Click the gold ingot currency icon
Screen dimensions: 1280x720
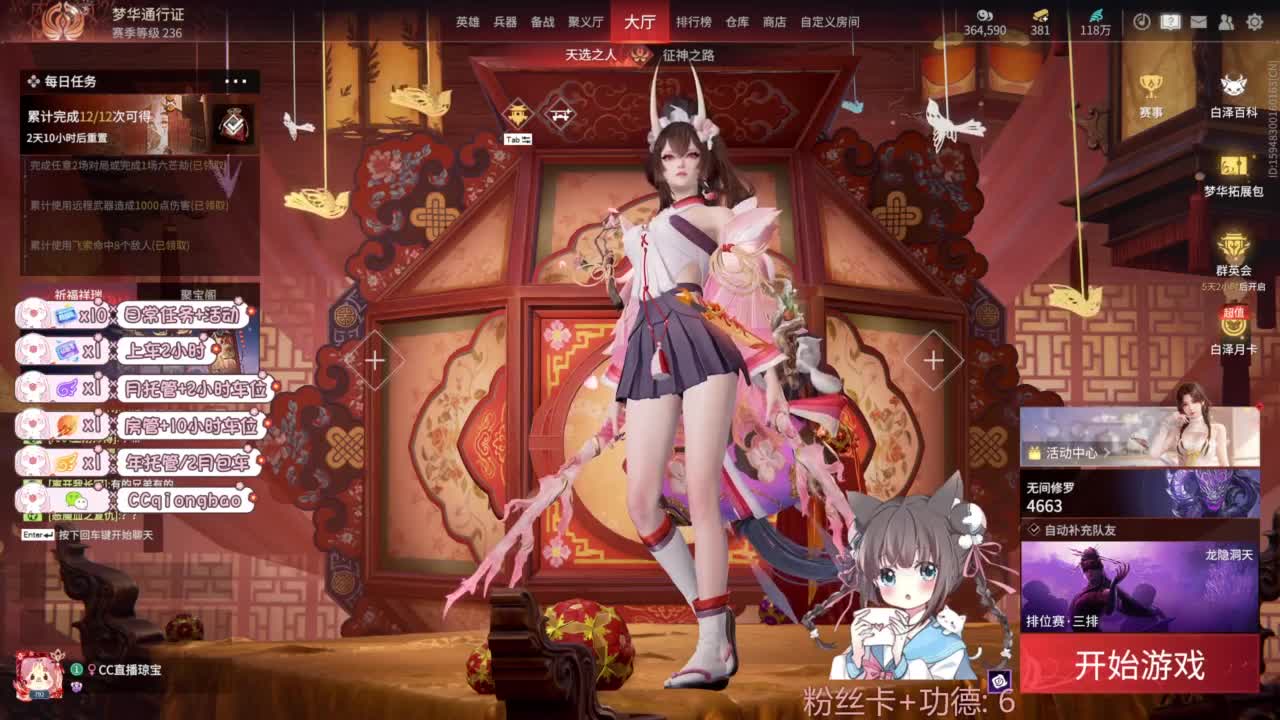tap(1039, 15)
